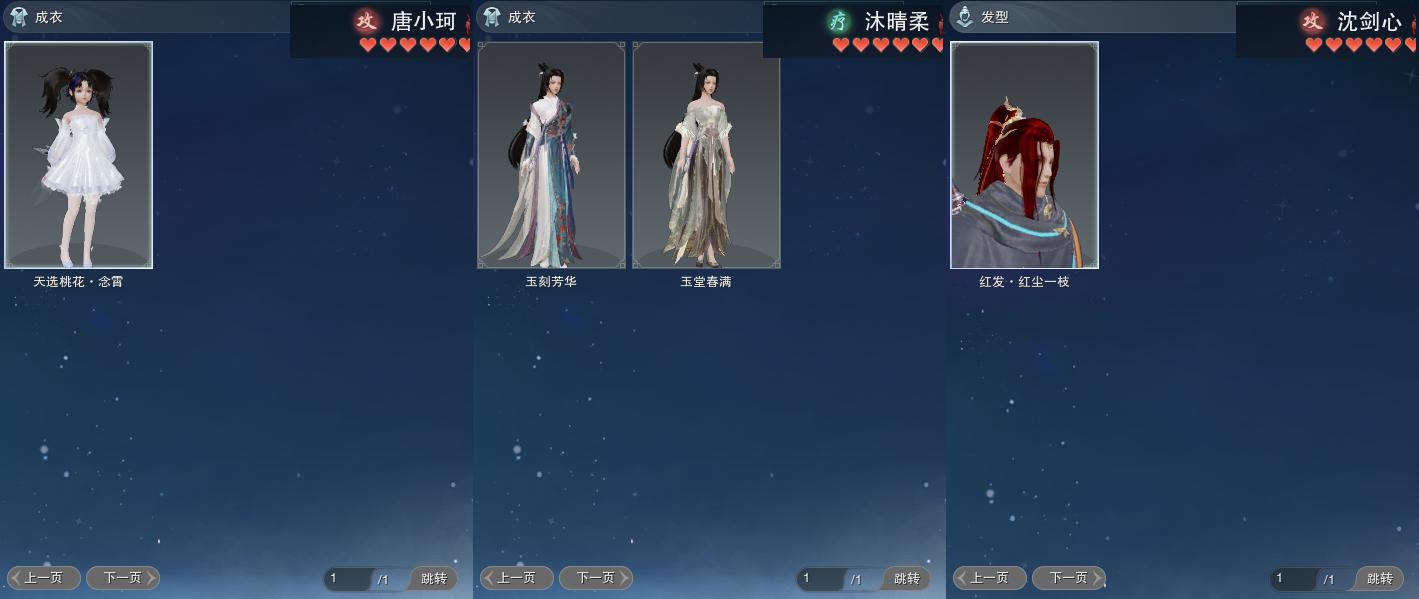Select the 红发·红尘一枝 hairstyle card
Screen dimensions: 1419x599
pos(1024,155)
